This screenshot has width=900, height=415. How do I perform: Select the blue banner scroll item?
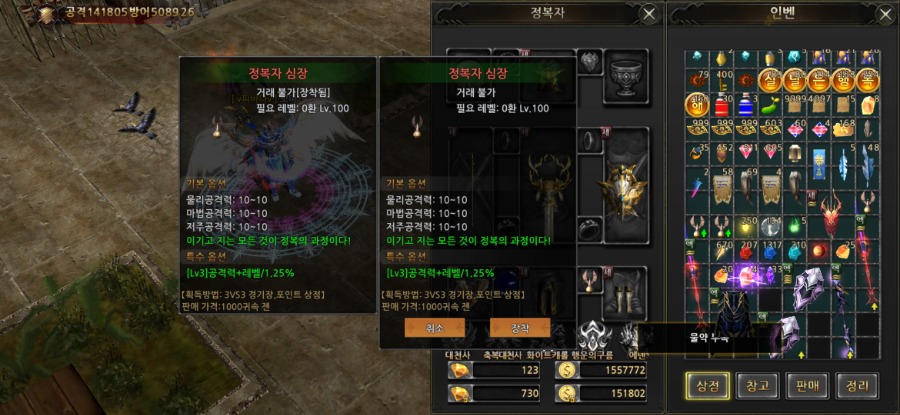[817, 160]
